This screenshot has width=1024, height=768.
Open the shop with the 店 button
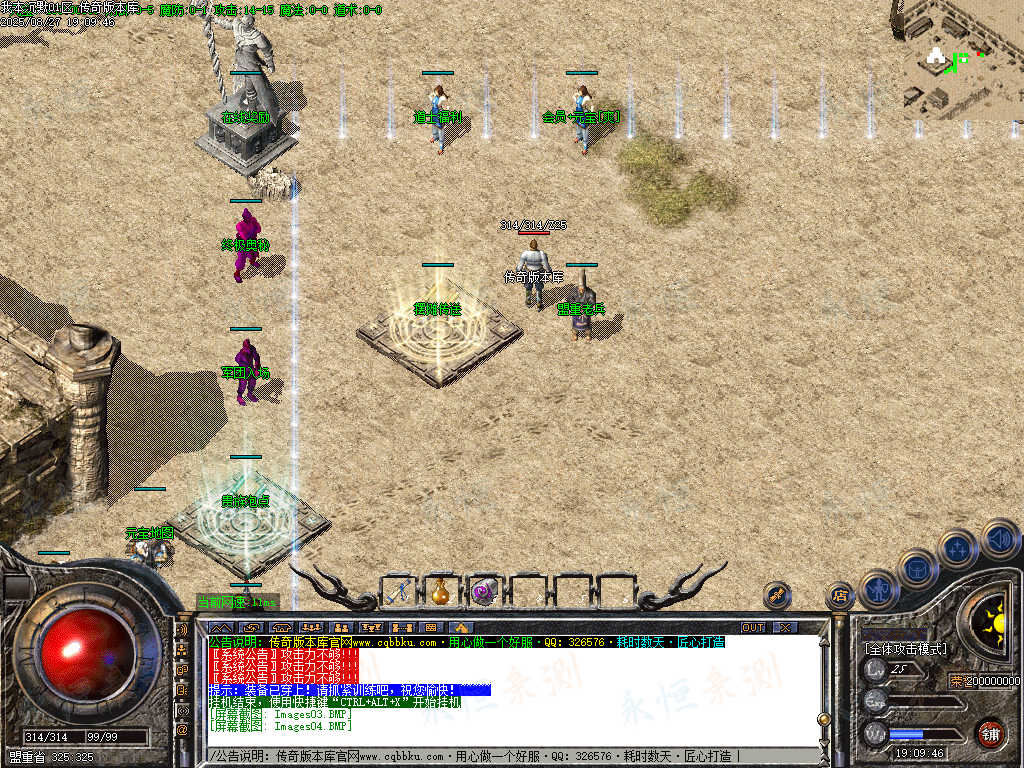839,598
